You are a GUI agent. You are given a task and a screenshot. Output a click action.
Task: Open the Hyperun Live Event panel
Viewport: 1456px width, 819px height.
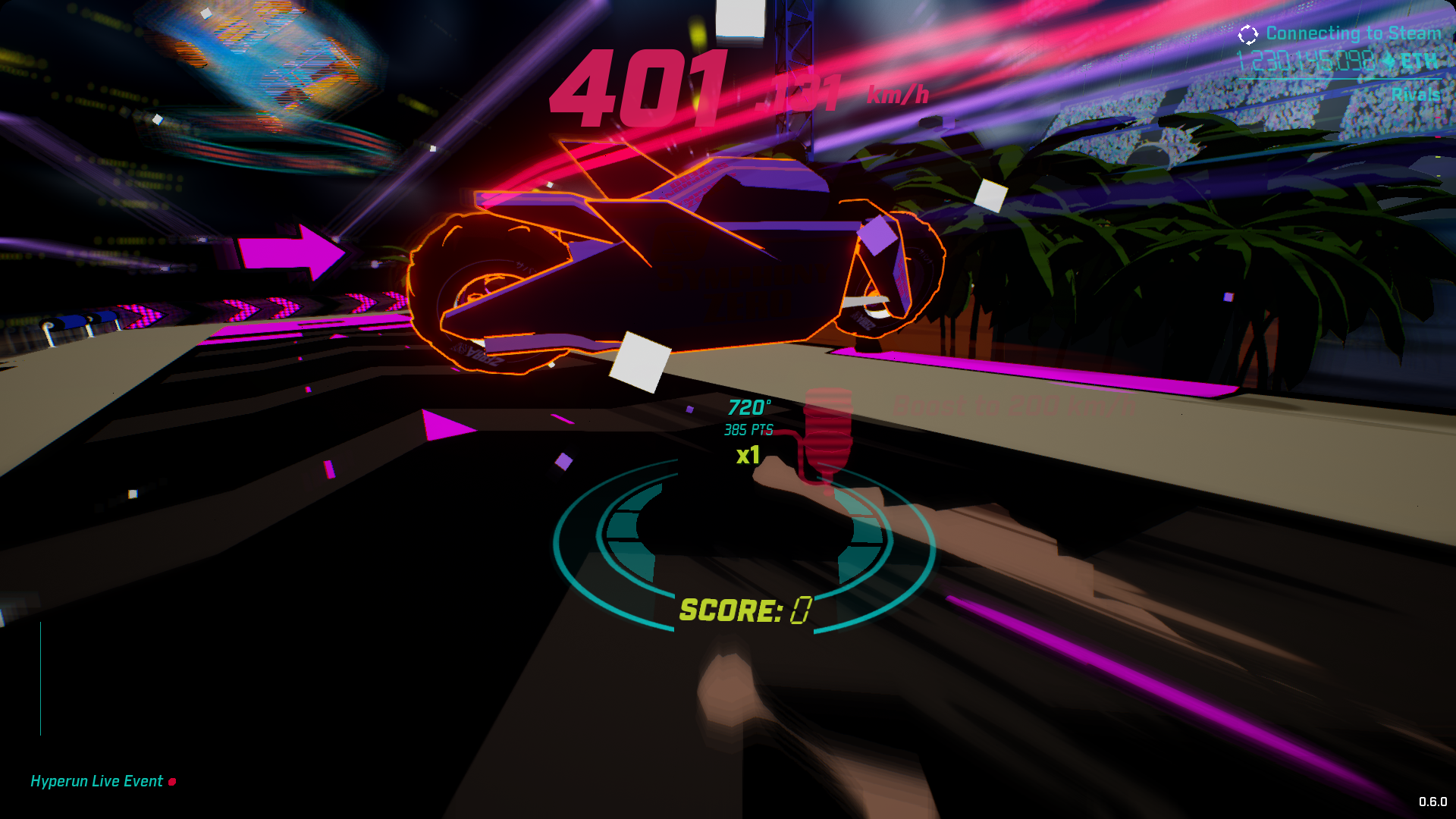coord(96,780)
